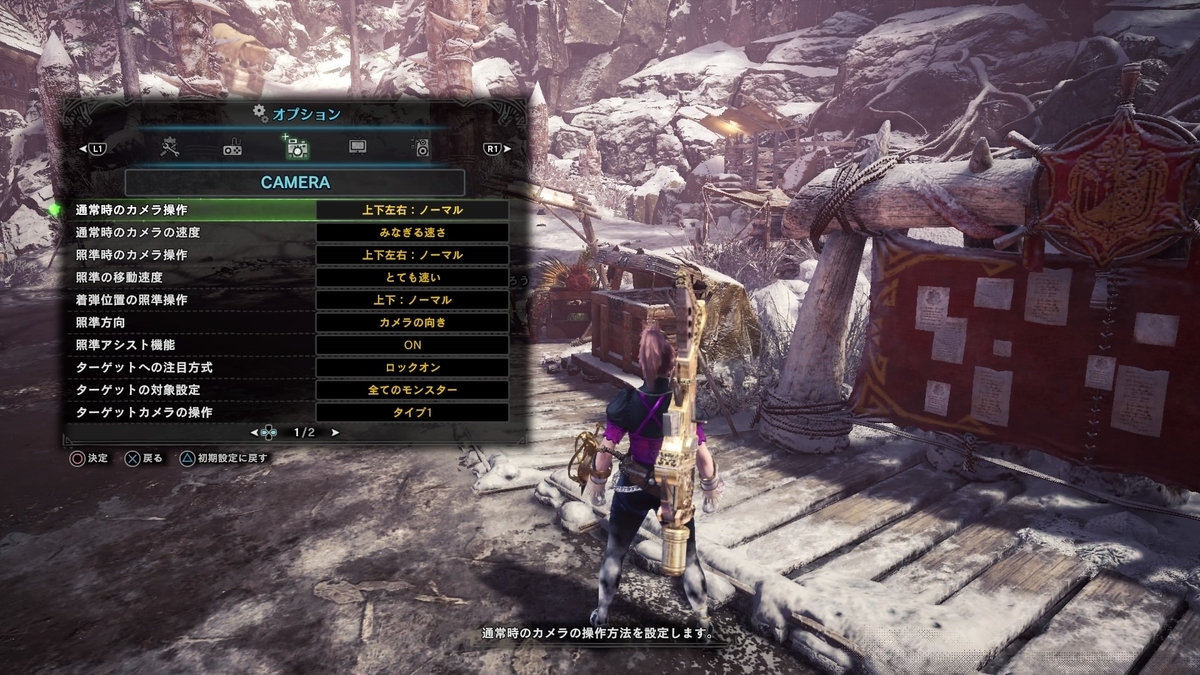Switch to the display monitor tab

coord(357,148)
